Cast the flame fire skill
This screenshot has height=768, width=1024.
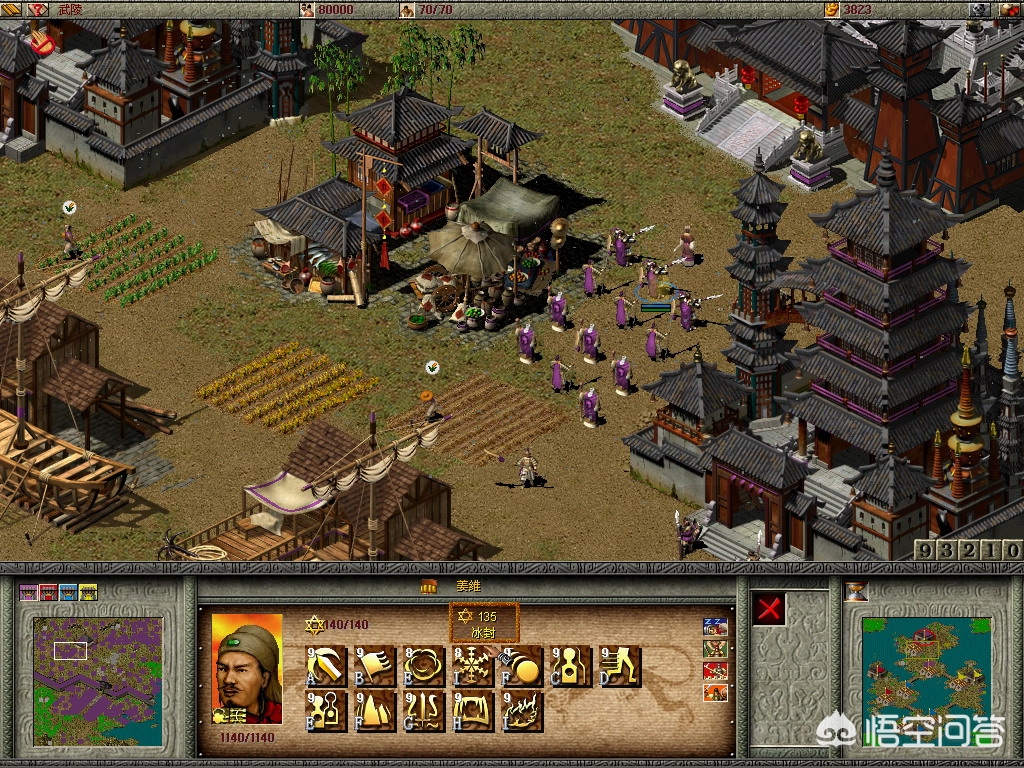(520, 711)
